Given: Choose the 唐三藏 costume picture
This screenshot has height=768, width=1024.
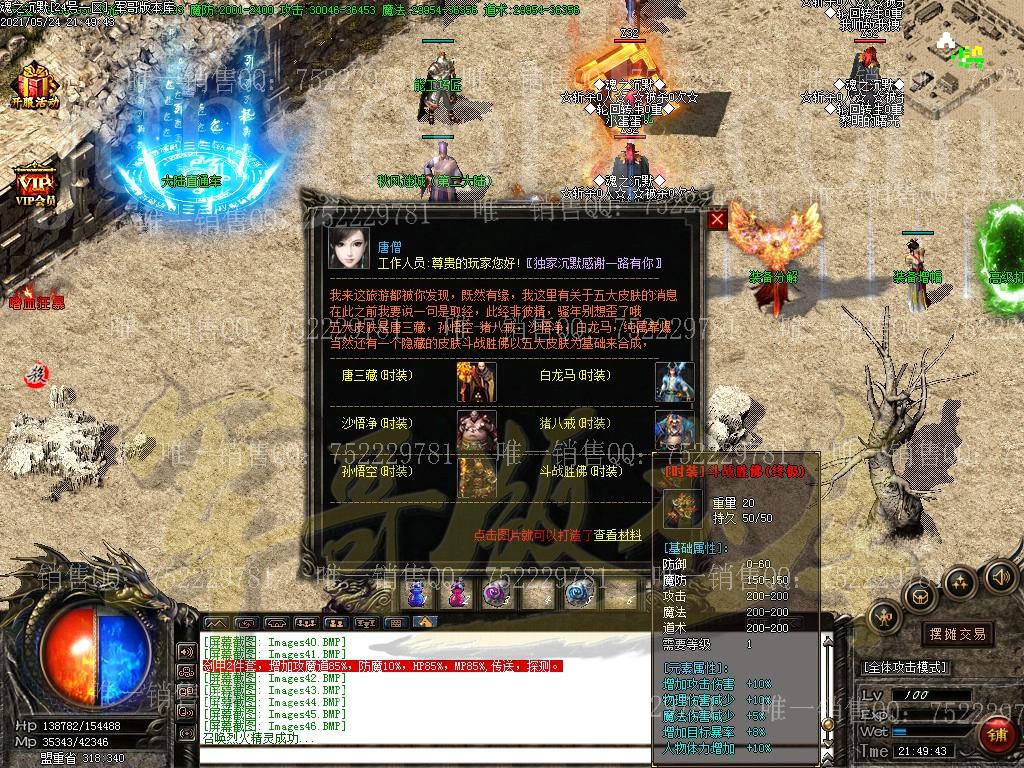Looking at the screenshot, I should pos(477,380).
